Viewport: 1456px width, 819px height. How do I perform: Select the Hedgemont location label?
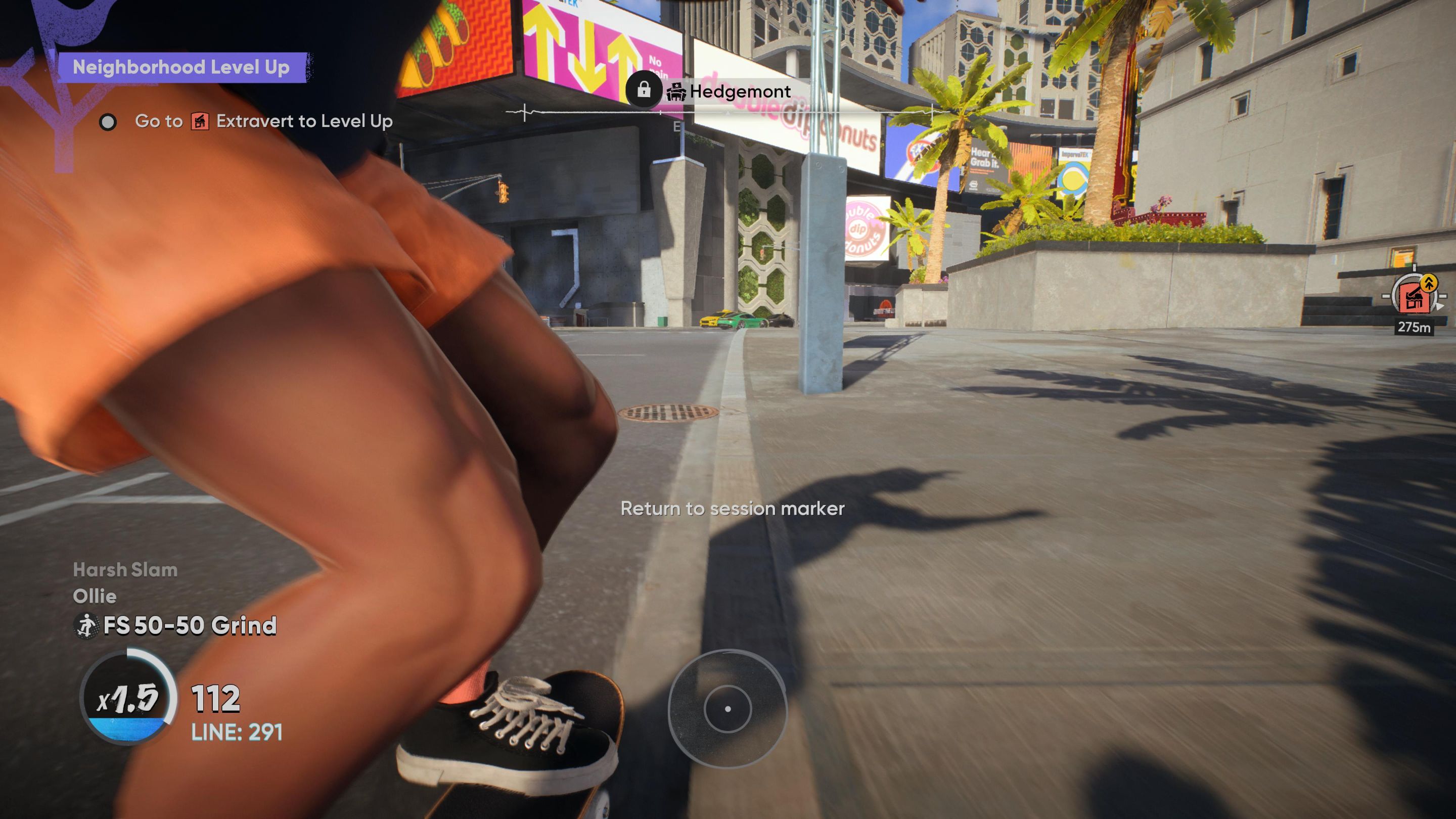(739, 91)
